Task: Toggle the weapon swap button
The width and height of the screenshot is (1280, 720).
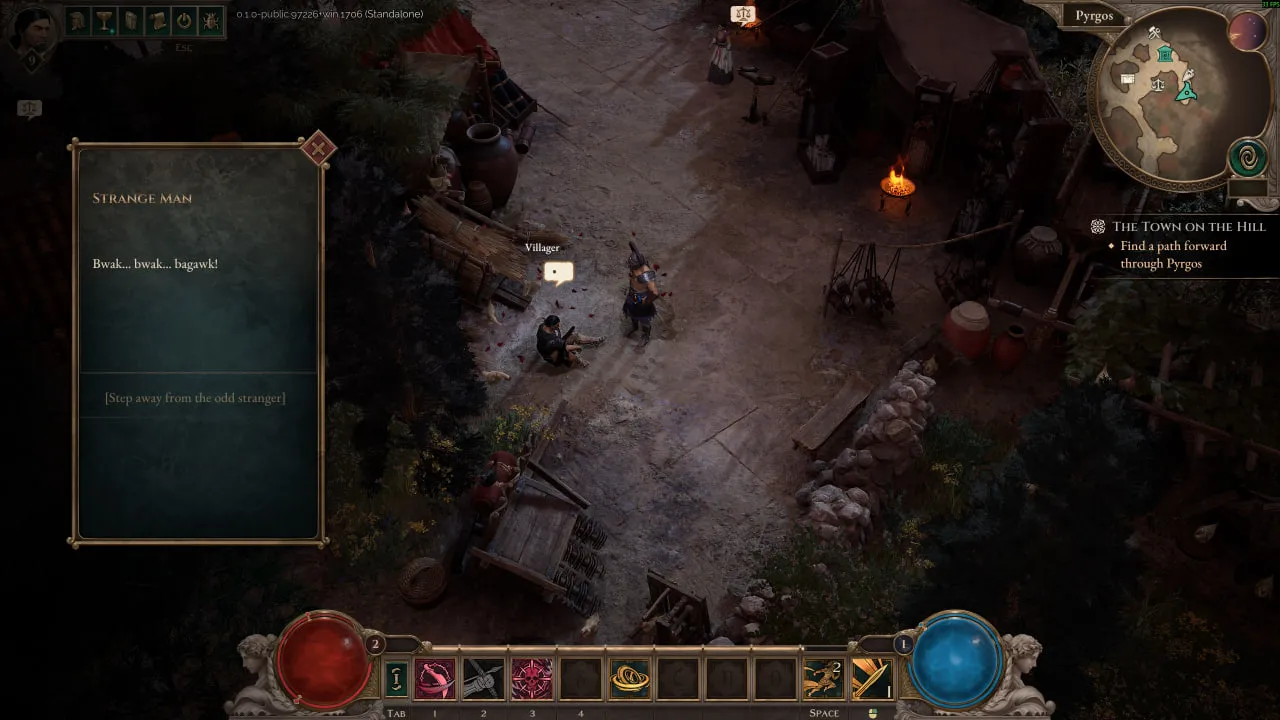Action: tap(396, 679)
